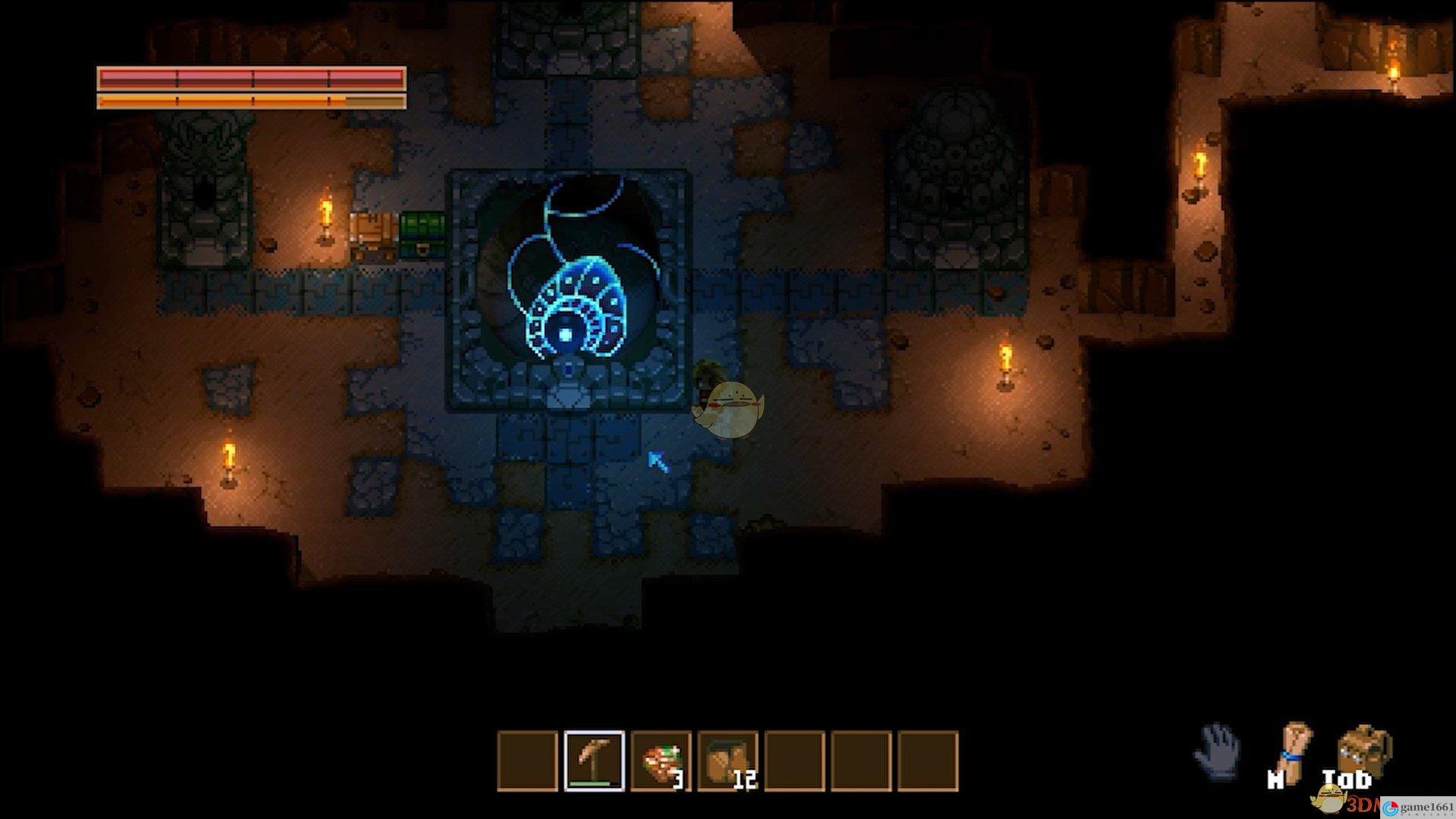
Task: Select the brown block stack of 12
Action: tap(728, 761)
